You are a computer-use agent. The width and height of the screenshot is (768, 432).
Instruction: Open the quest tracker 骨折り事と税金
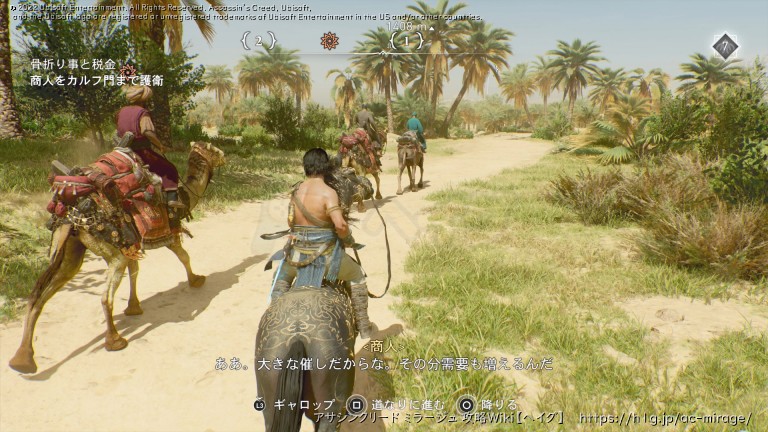coord(73,64)
